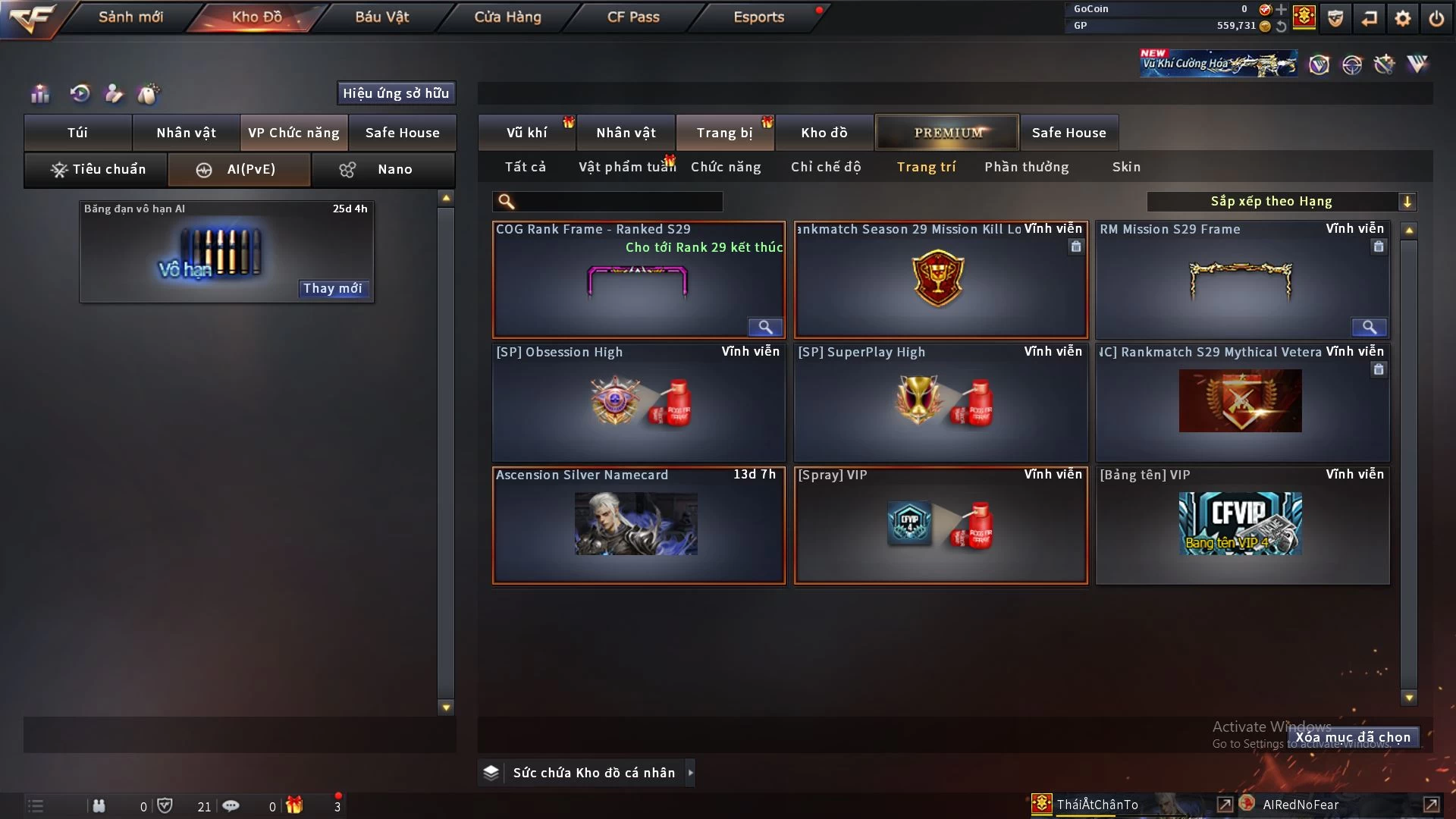Image resolution: width=1456 pixels, height=819 pixels.
Task: Click the inventory search field
Action: click(x=618, y=201)
